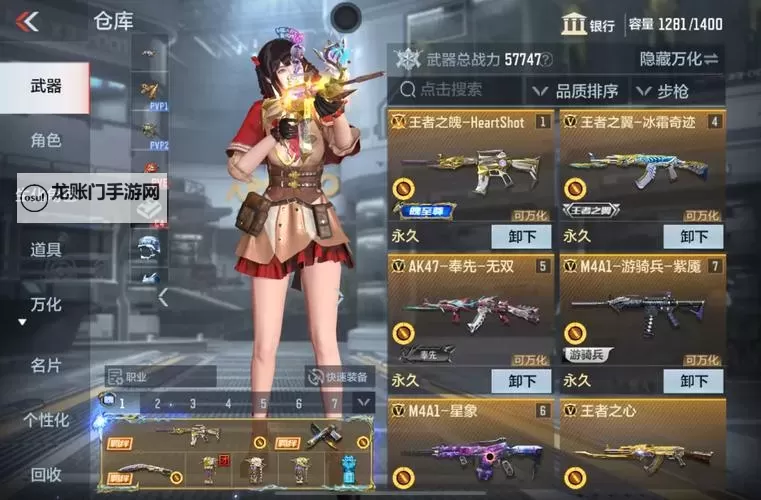Click 卸下 for AK47-奉先-无双
This screenshot has width=761, height=500.
pos(521,381)
